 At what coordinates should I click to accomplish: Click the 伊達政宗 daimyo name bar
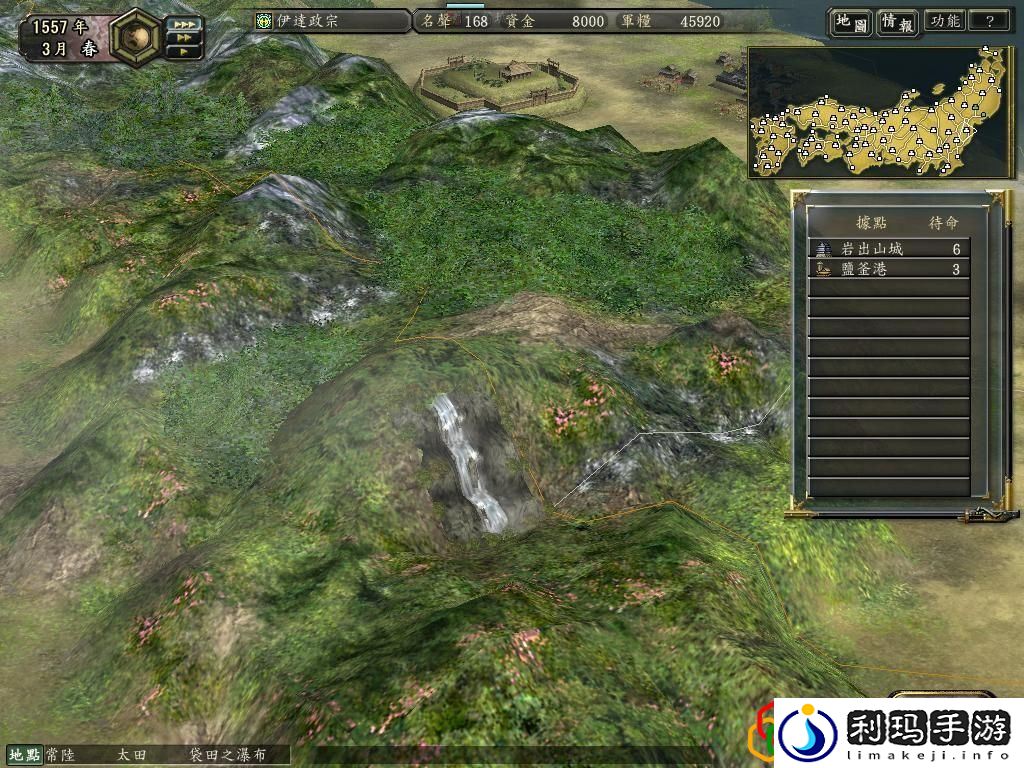coord(330,21)
